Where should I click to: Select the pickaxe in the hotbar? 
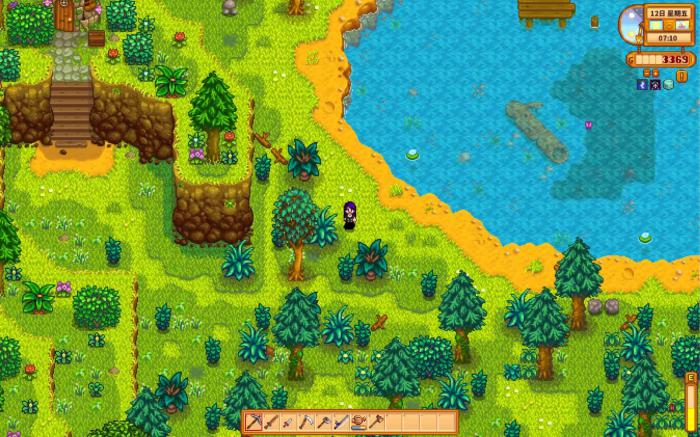click(x=254, y=422)
